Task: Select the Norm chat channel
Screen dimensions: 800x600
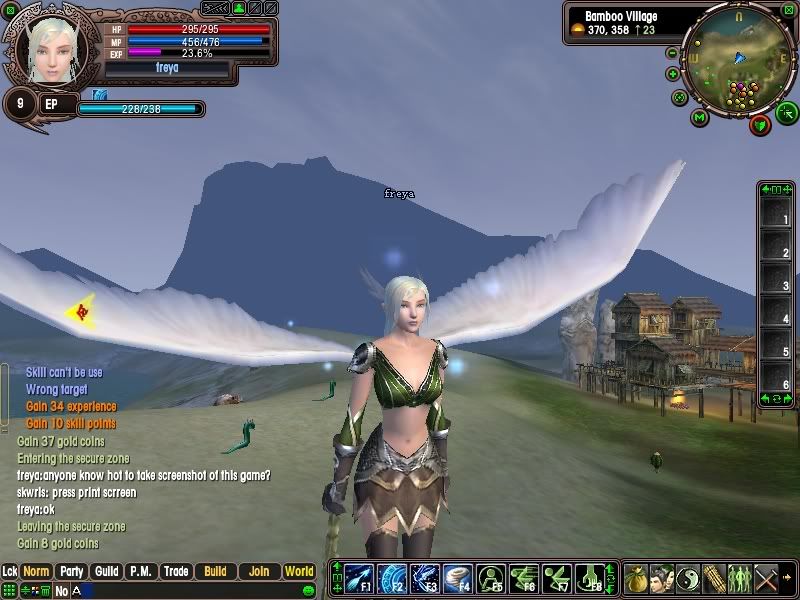Action: pyautogui.click(x=36, y=572)
